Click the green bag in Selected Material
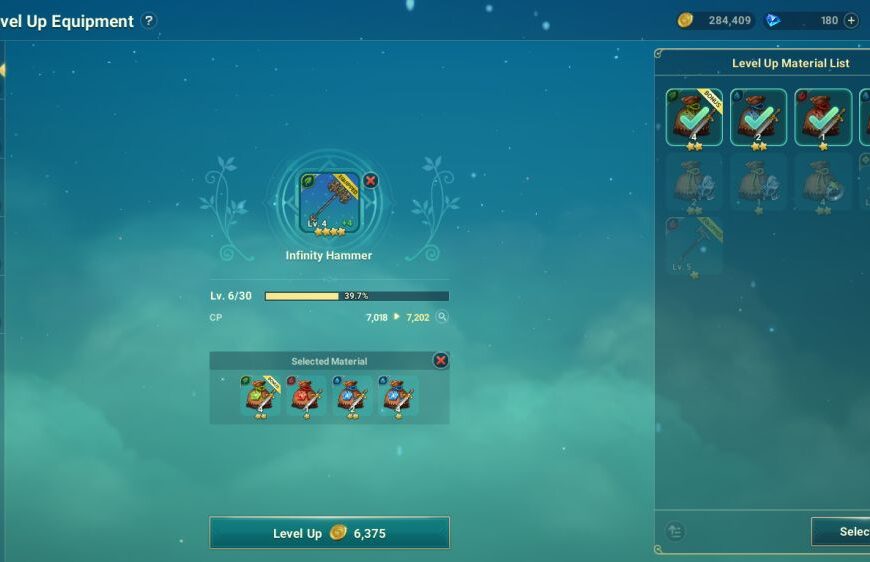870x562 pixels. (x=259, y=397)
